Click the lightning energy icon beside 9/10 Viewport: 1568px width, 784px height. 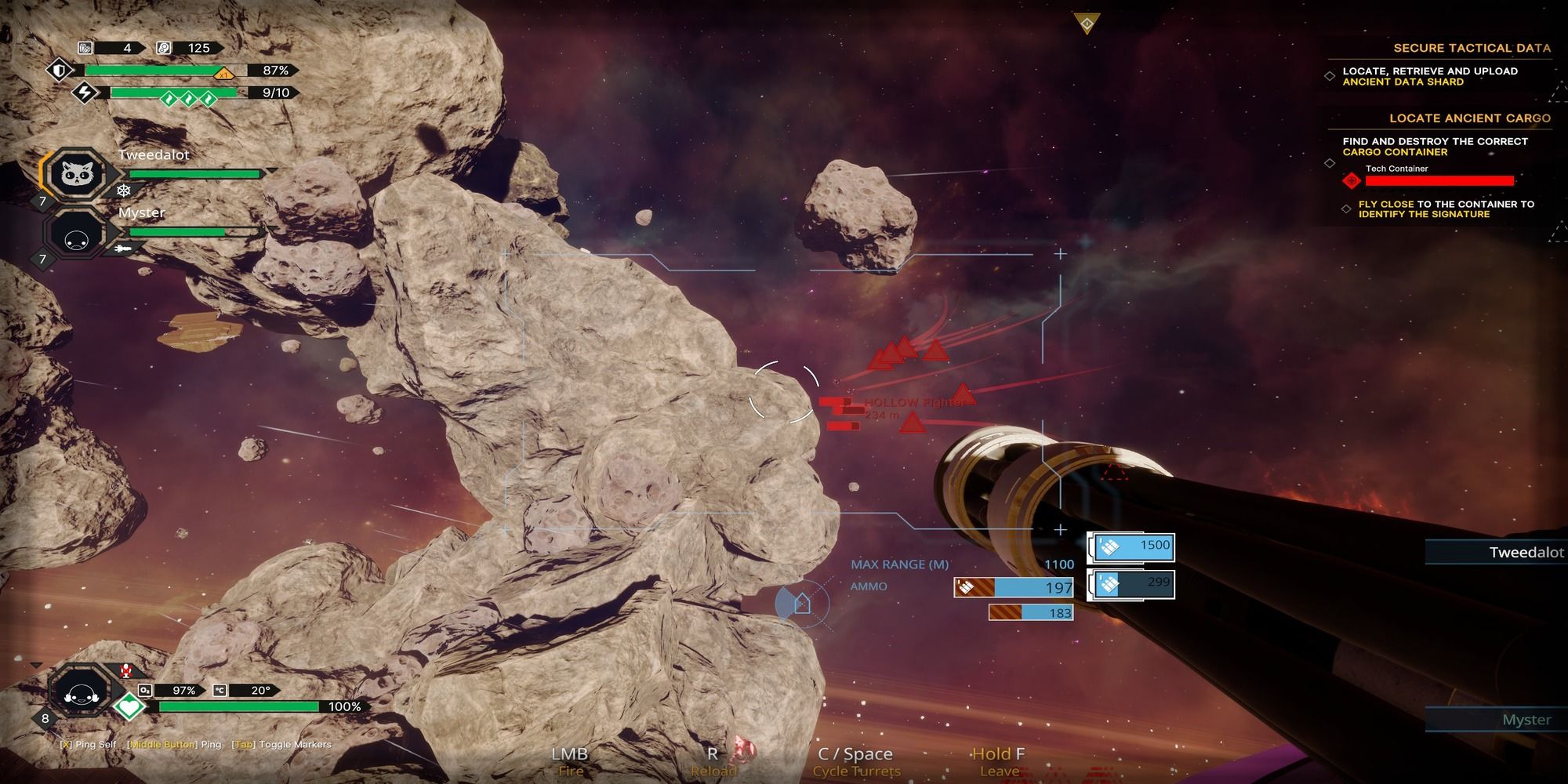click(84, 93)
